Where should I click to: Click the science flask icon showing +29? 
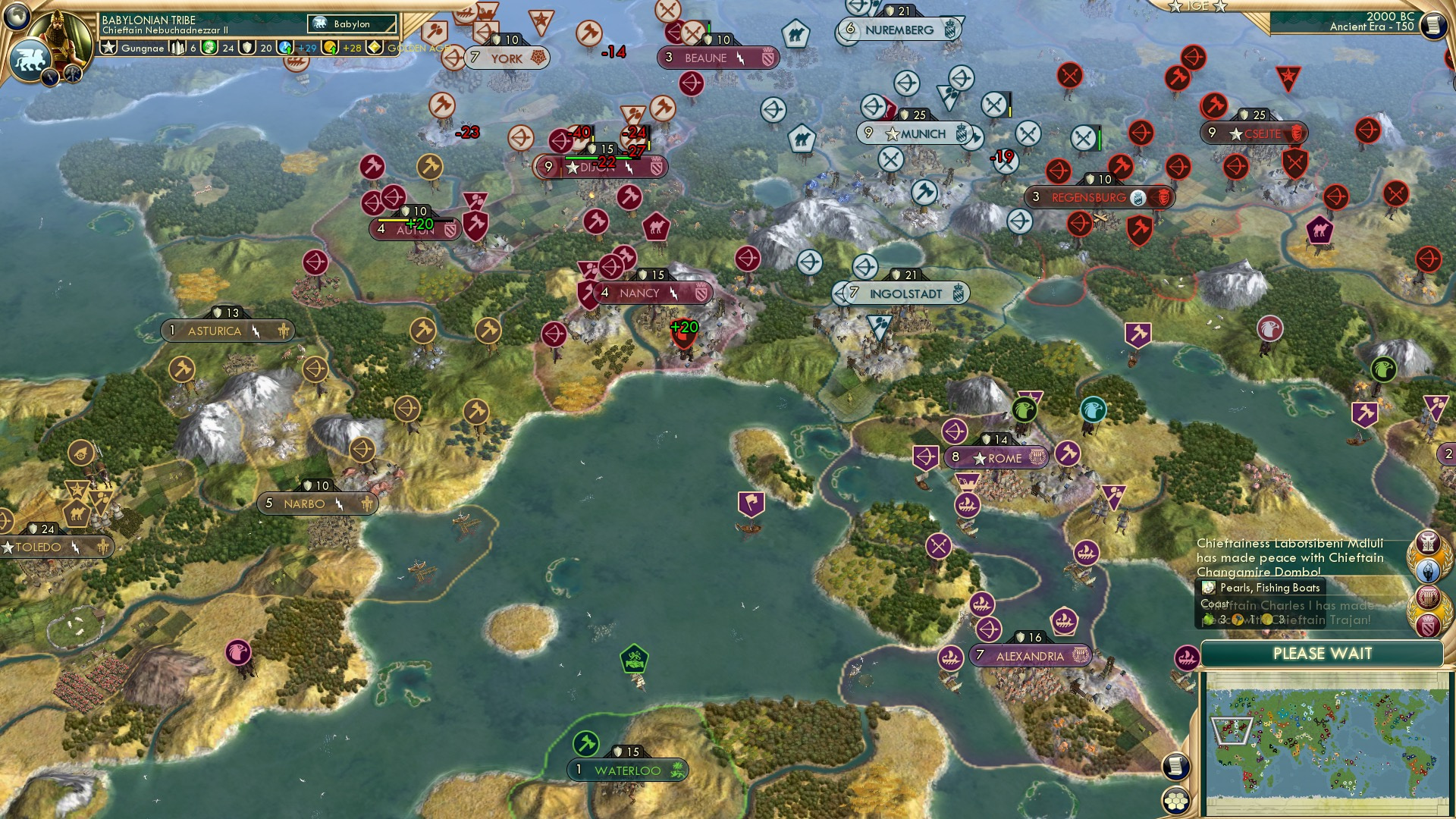point(284,48)
